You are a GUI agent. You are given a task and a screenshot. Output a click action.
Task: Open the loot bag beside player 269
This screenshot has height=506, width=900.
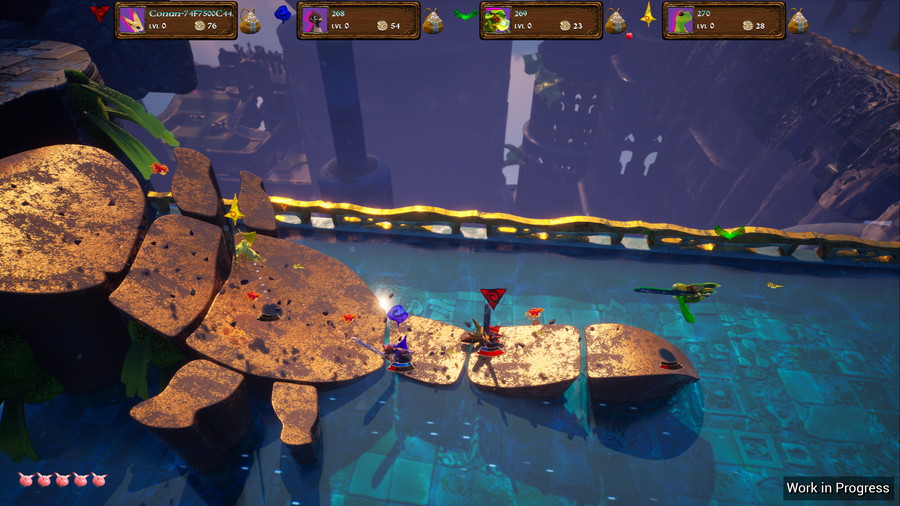point(614,21)
